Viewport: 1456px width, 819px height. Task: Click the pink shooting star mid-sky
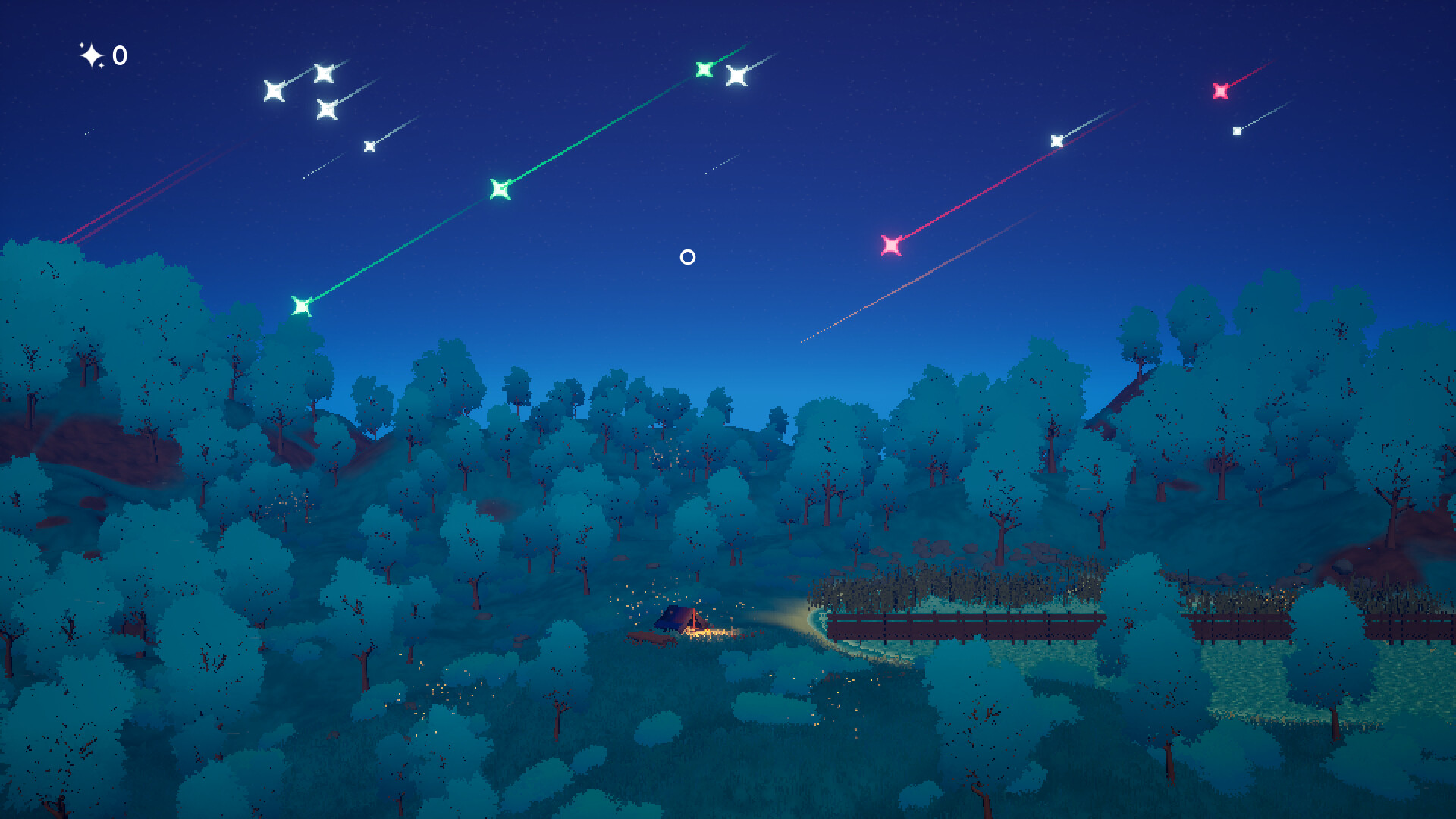tap(893, 244)
